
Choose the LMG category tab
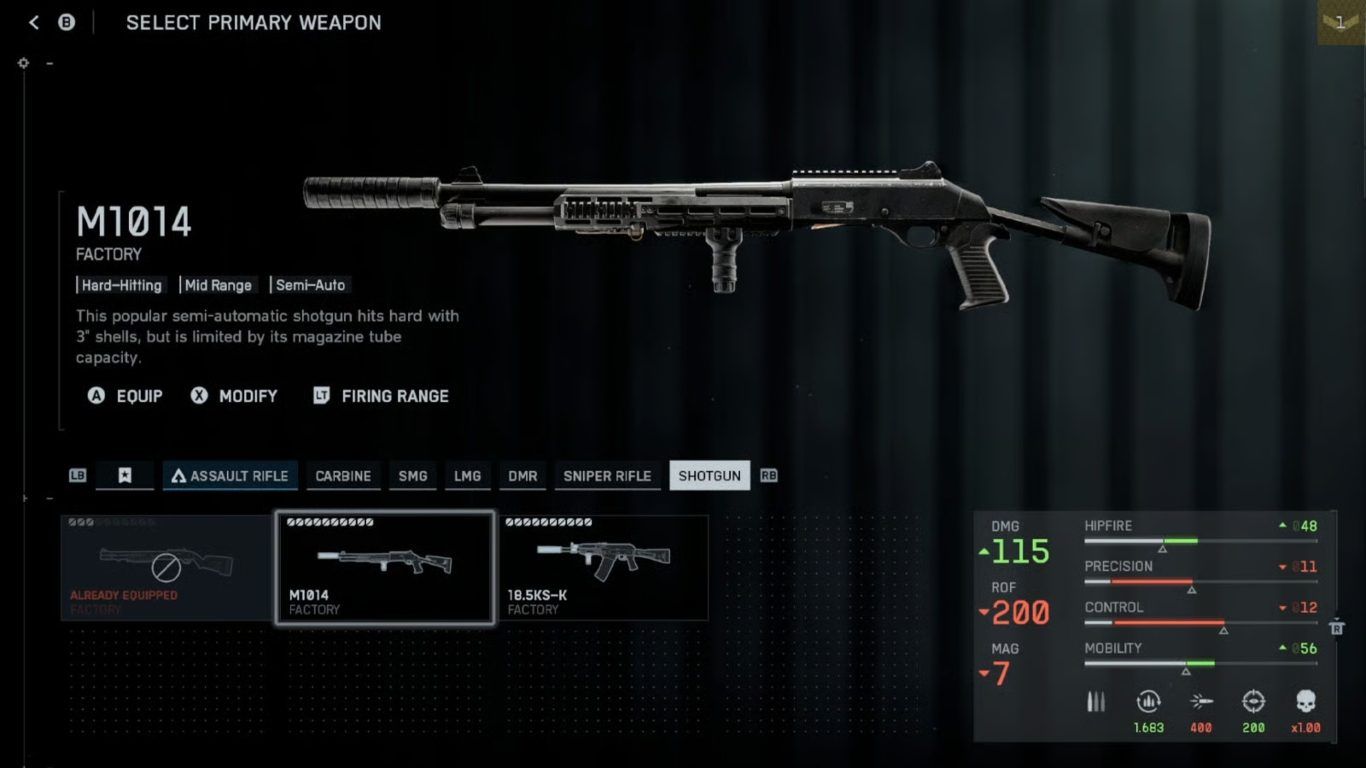(x=467, y=476)
